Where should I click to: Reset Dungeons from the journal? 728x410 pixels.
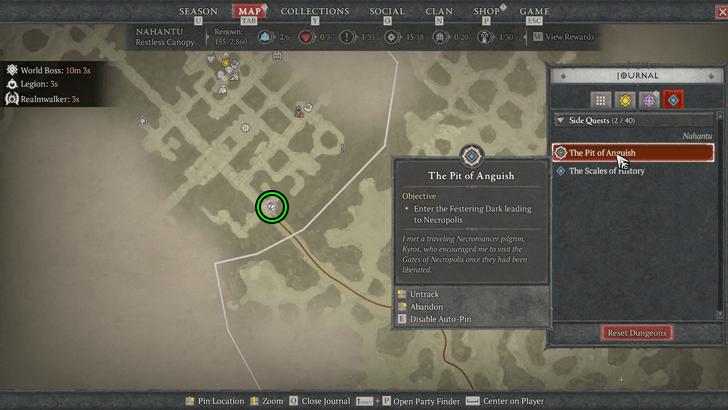click(x=637, y=332)
